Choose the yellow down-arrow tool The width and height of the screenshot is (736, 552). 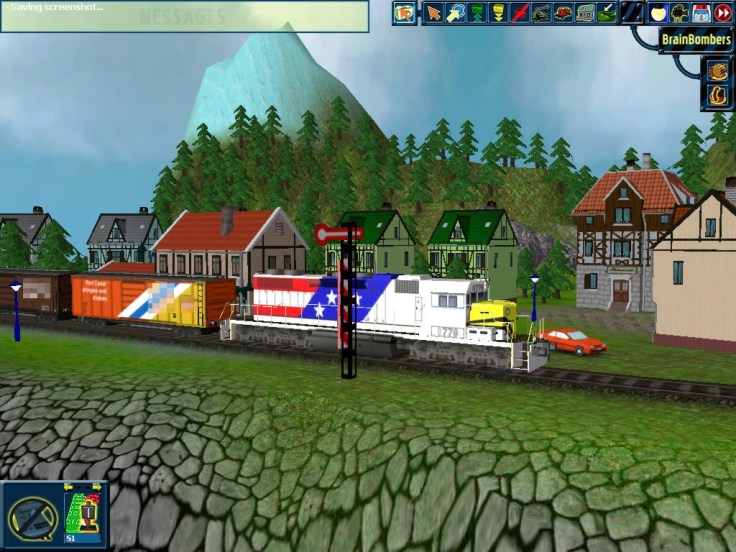pyautogui.click(x=499, y=12)
